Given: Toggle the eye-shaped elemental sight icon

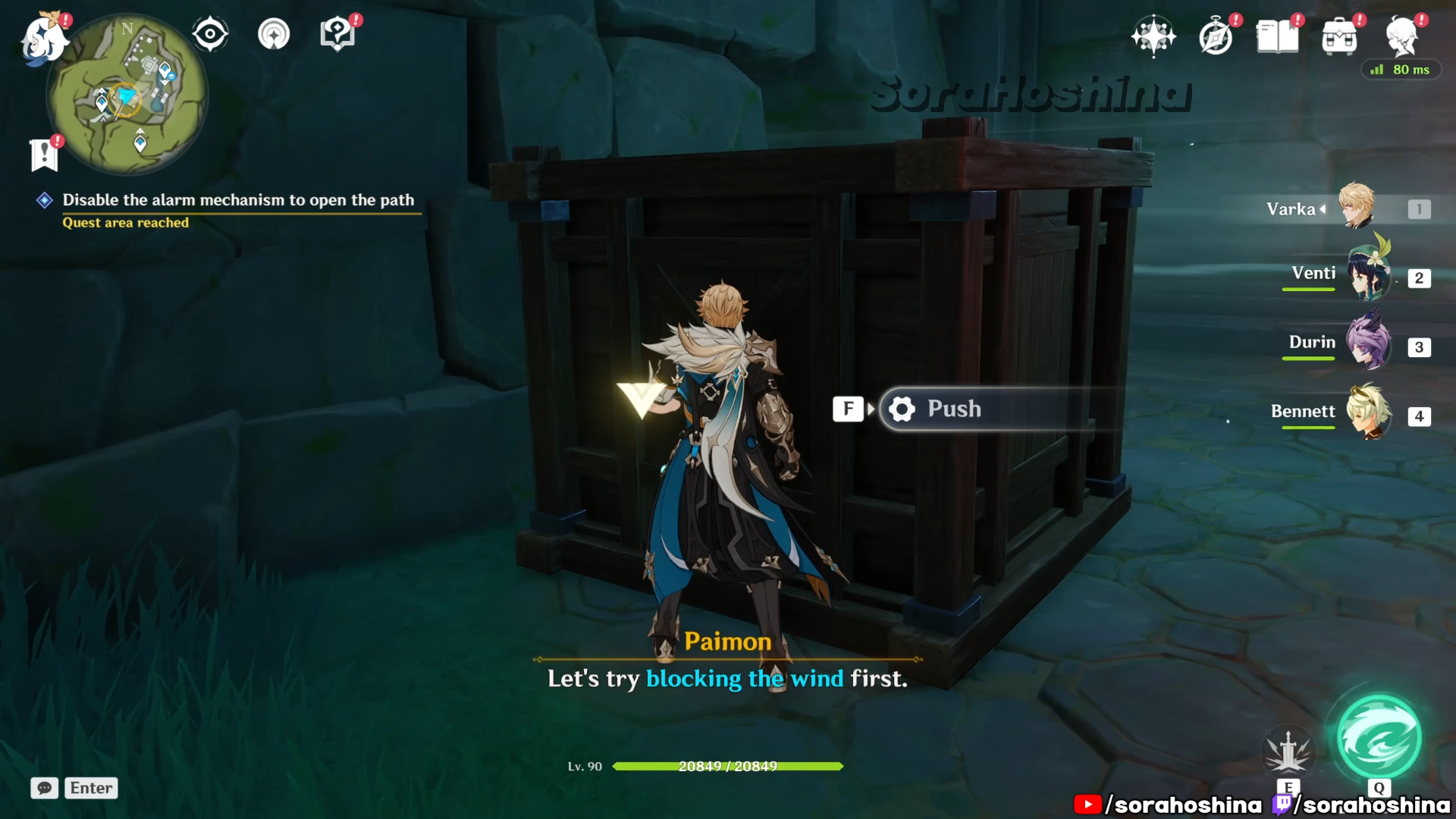Looking at the screenshot, I should [210, 34].
